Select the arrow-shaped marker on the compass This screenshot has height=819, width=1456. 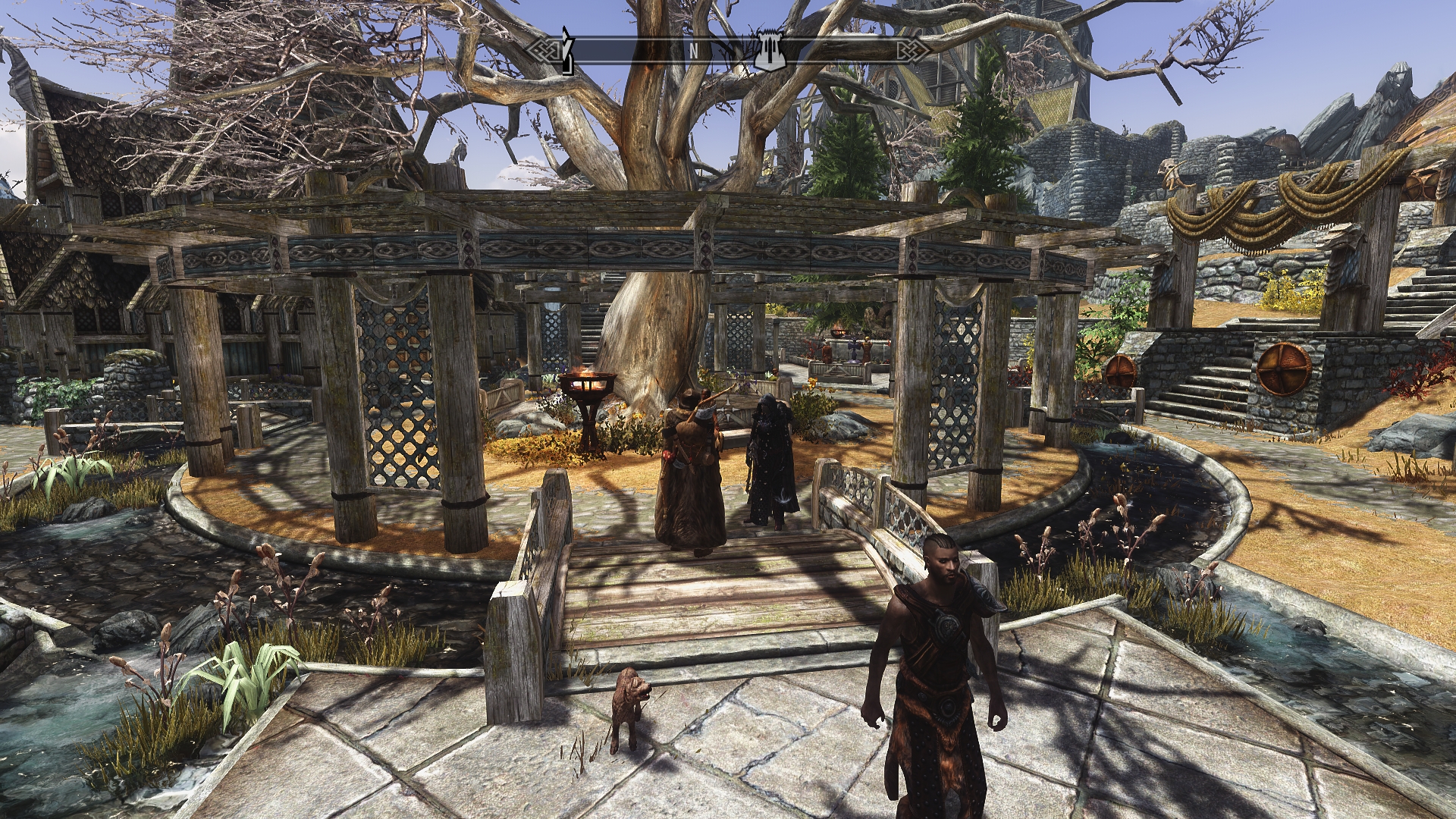pyautogui.click(x=565, y=50)
